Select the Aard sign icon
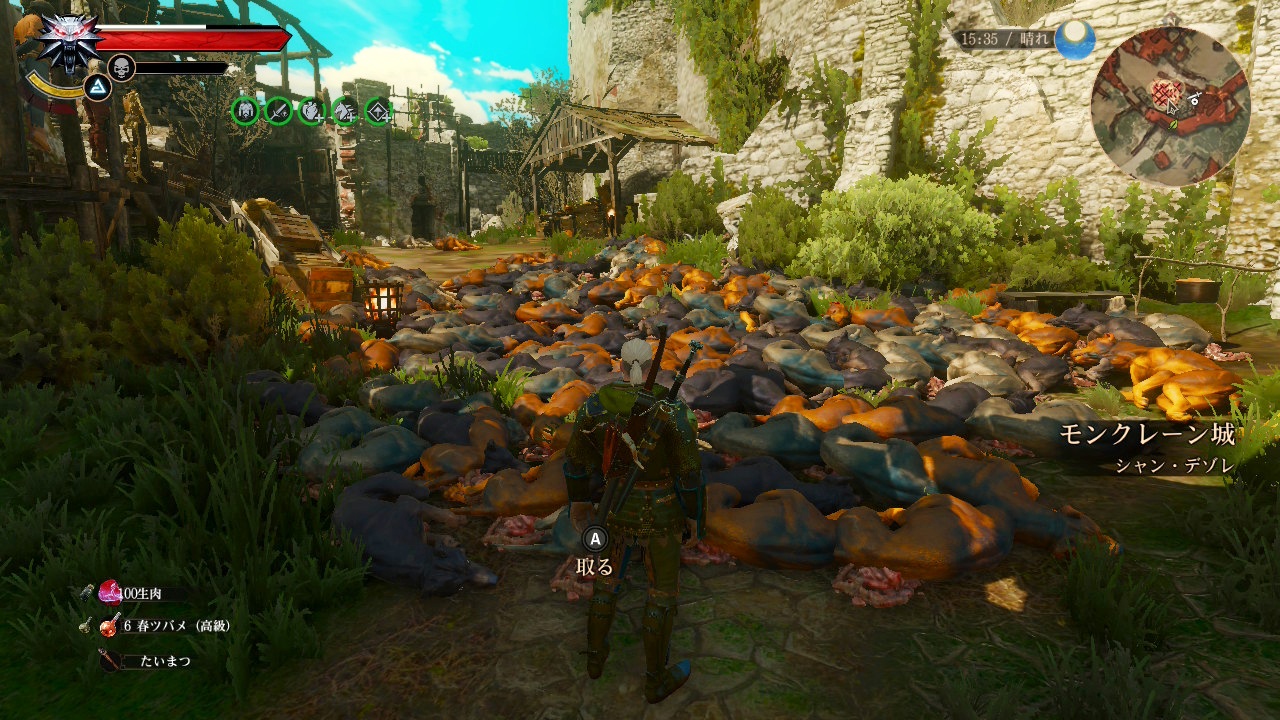 [x=97, y=88]
